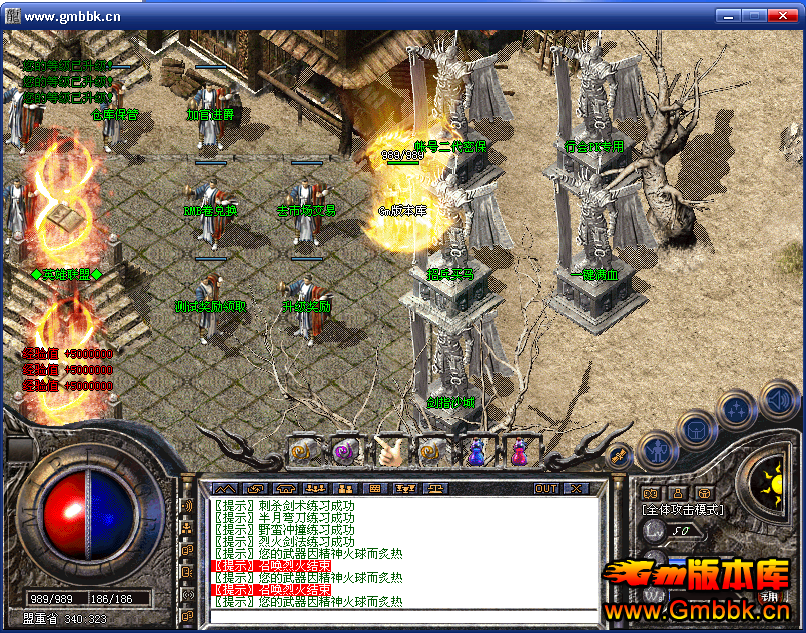This screenshot has width=806, height=633.
Task: Open the minimap mountain icon button
Action: (222, 488)
